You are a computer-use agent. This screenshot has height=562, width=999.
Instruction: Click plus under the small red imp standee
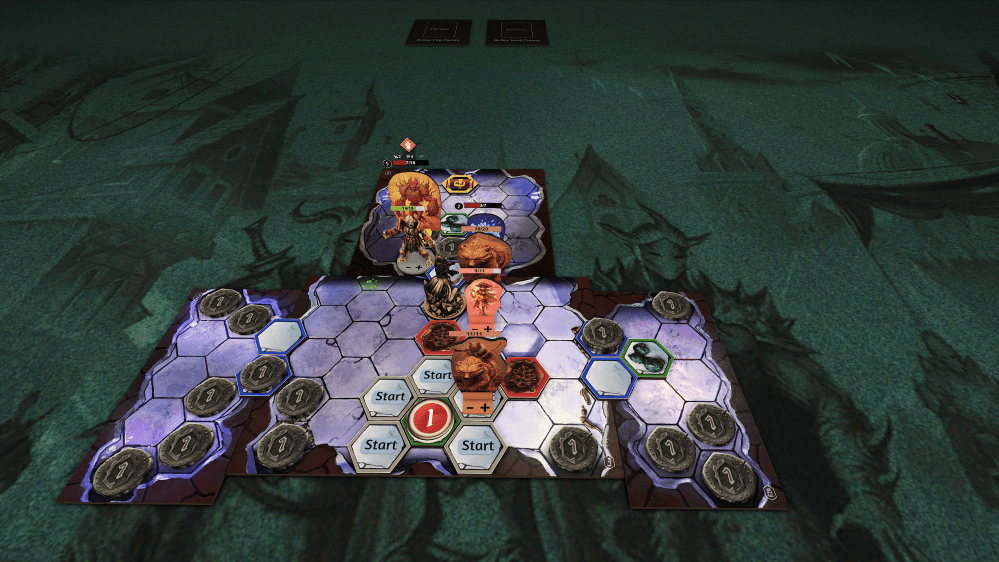488,327
